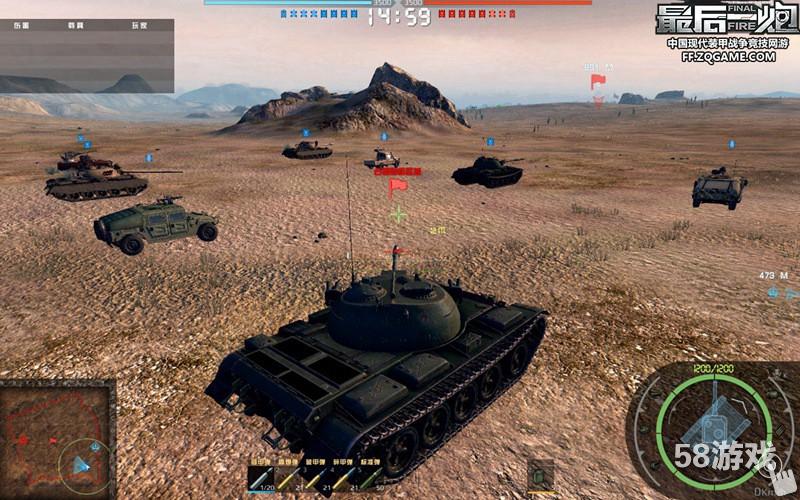Pick the ammo type in slot 4
This screenshot has height=500, width=800.
point(345,477)
